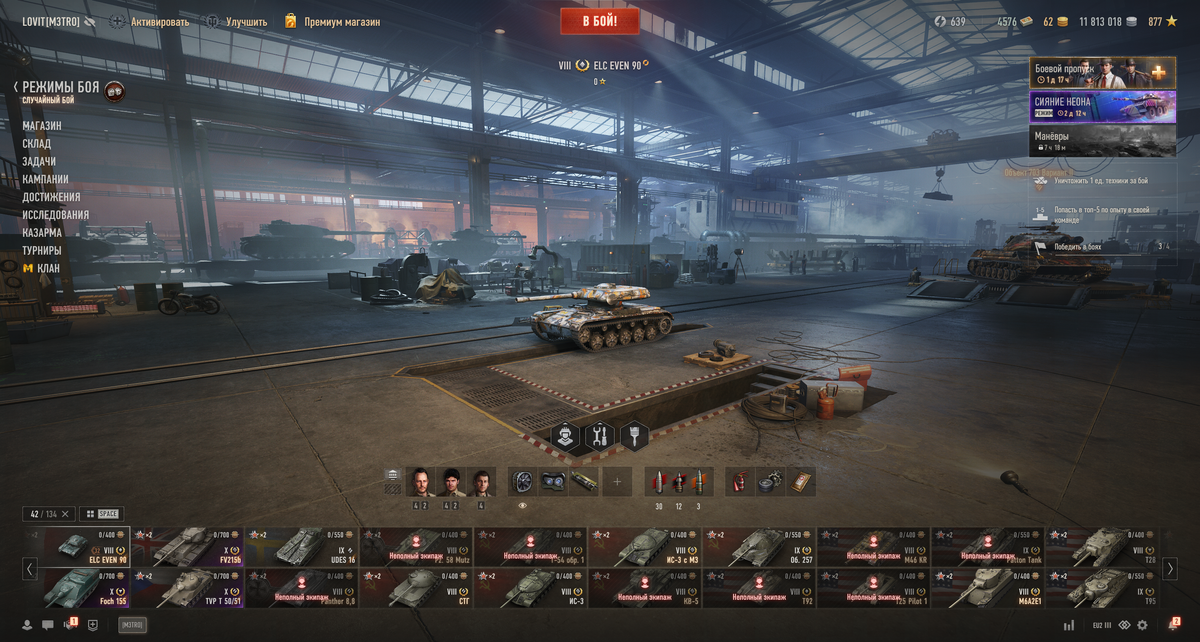Viewport: 1200px width, 642px height.
Task: Pick the M6A2E1 tank from the carousel
Action: (987, 588)
